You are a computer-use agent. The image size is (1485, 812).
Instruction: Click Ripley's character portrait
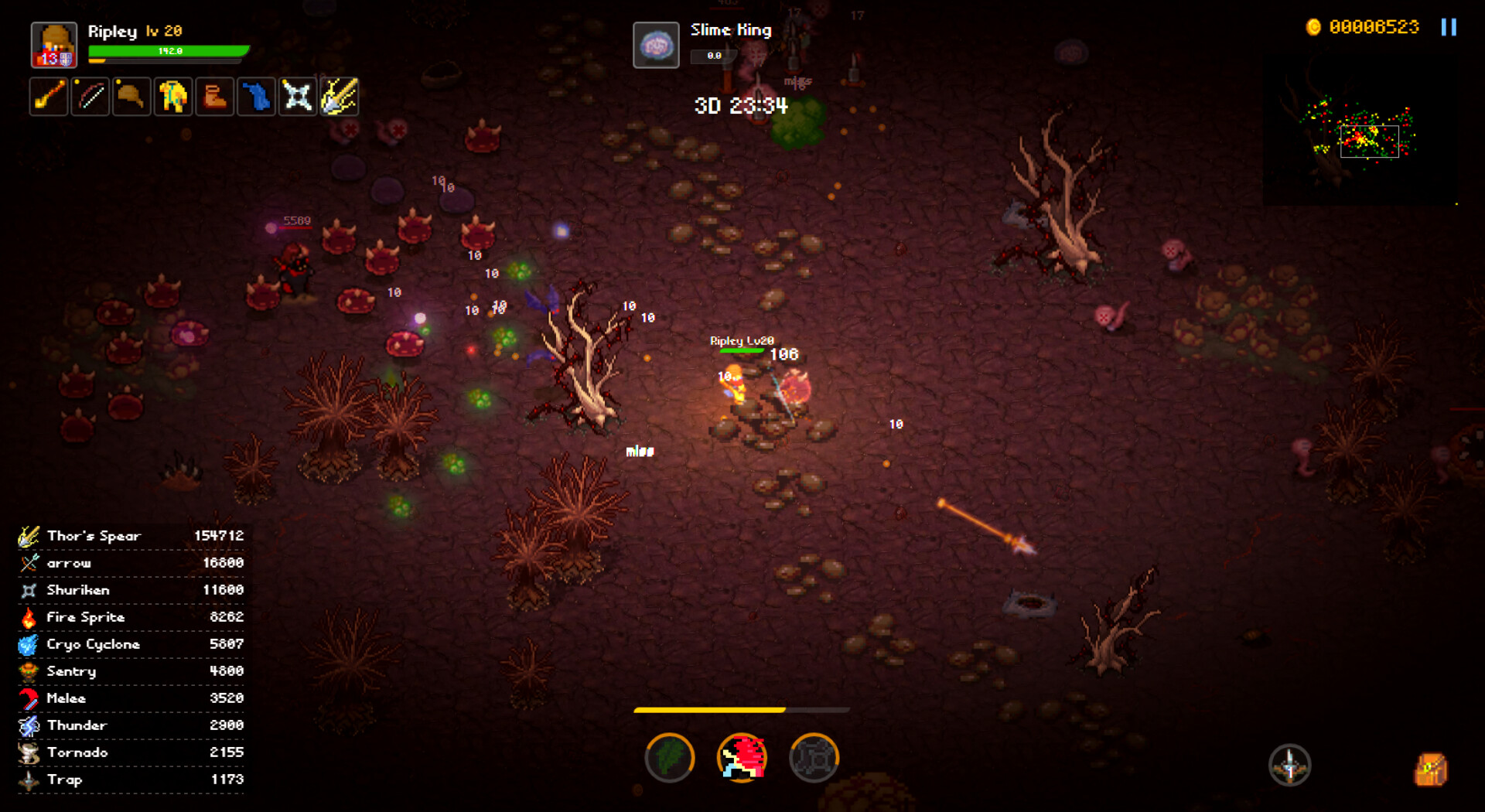tap(53, 45)
